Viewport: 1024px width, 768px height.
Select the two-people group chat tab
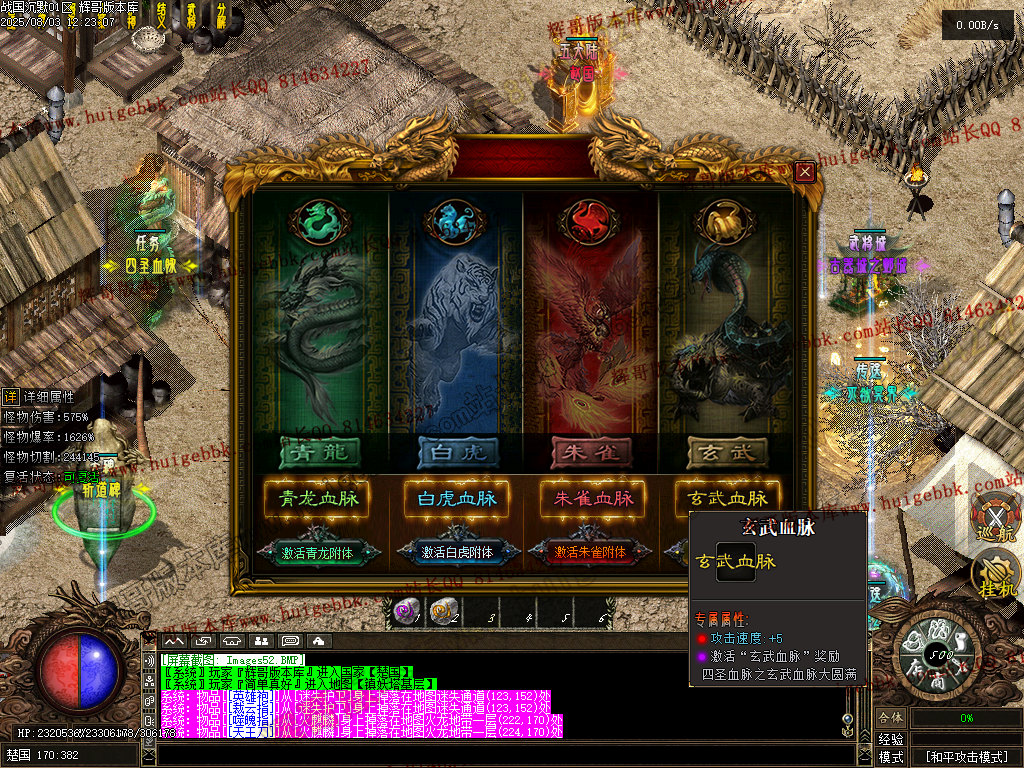[x=261, y=640]
